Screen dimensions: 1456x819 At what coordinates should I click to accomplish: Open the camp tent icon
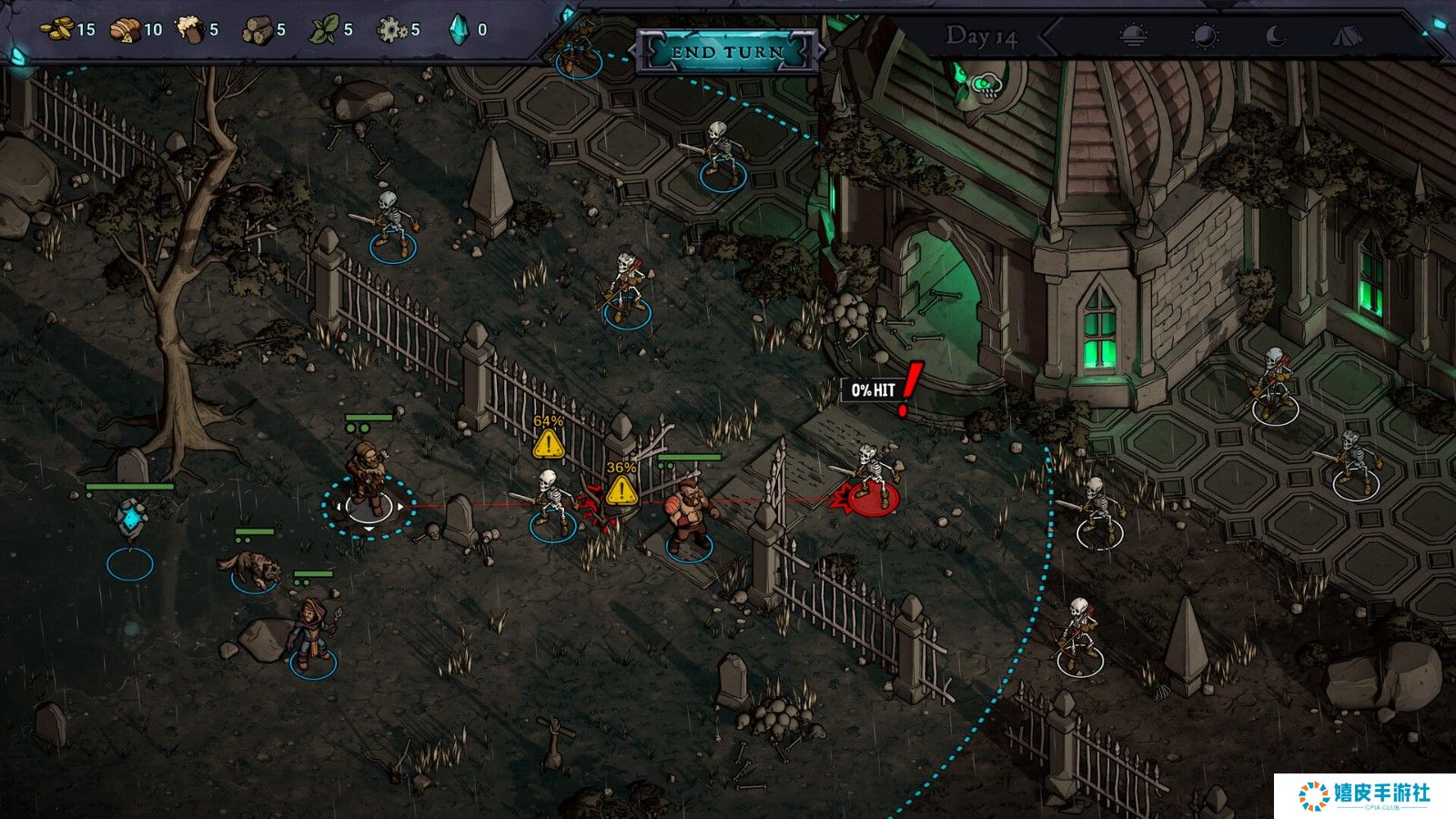[1348, 36]
